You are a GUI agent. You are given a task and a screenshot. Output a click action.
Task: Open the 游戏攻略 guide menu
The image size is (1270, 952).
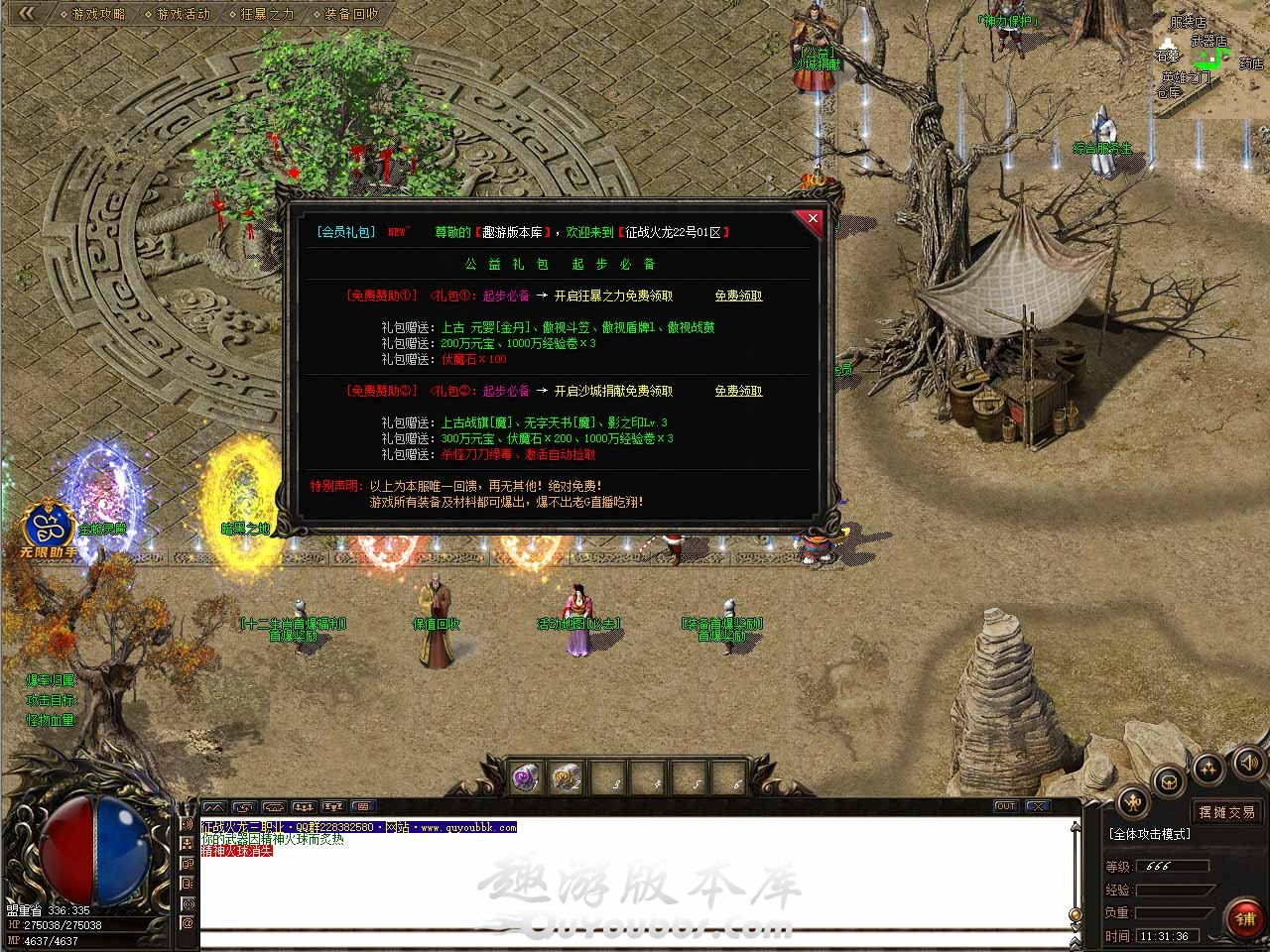tap(98, 14)
